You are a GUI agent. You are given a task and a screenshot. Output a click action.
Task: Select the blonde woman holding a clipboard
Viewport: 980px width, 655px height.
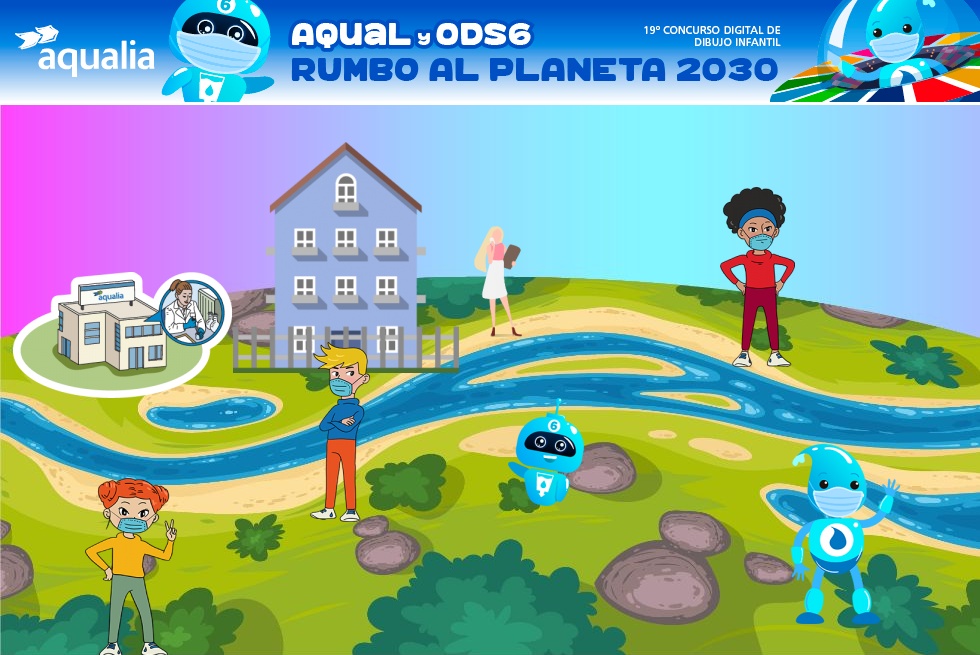click(x=499, y=278)
